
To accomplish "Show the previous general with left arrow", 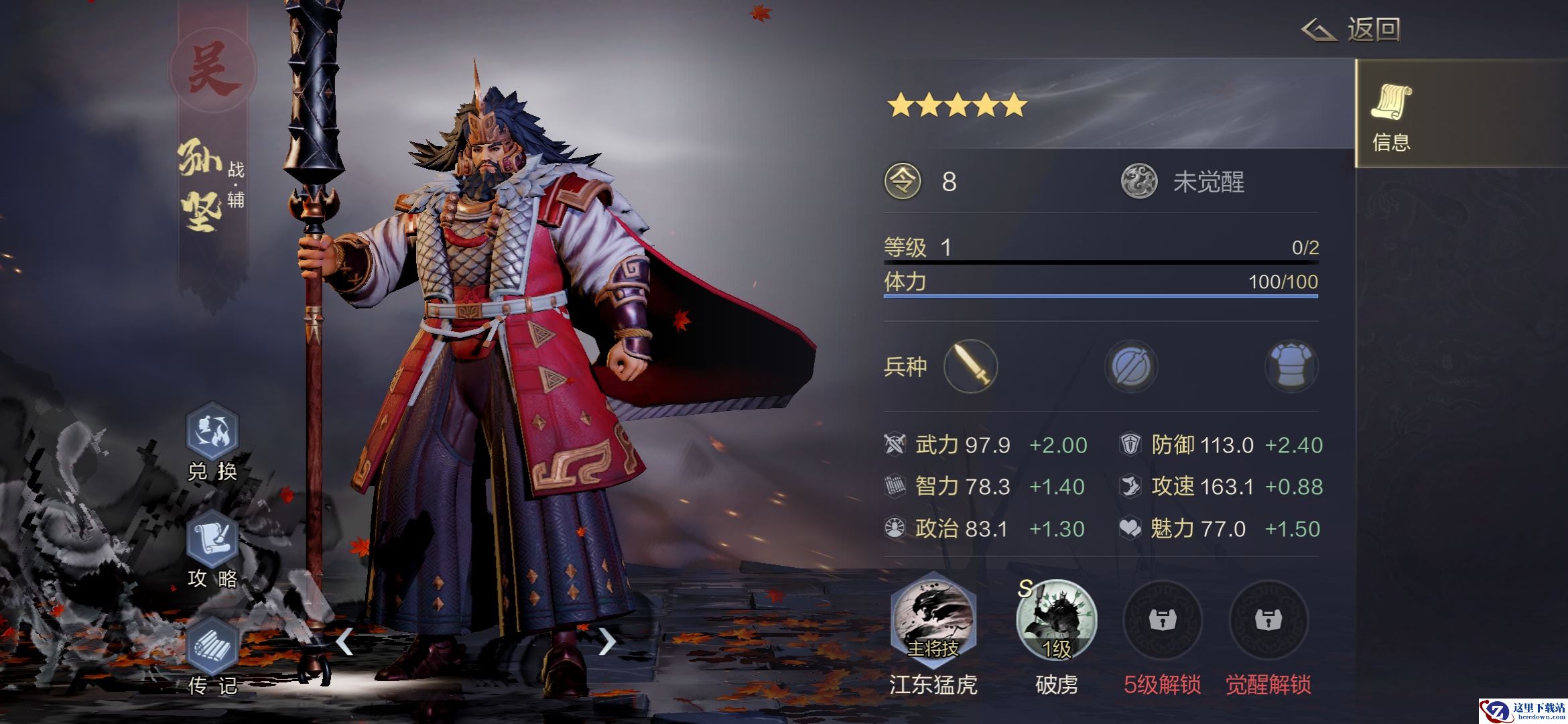I will pos(344,642).
